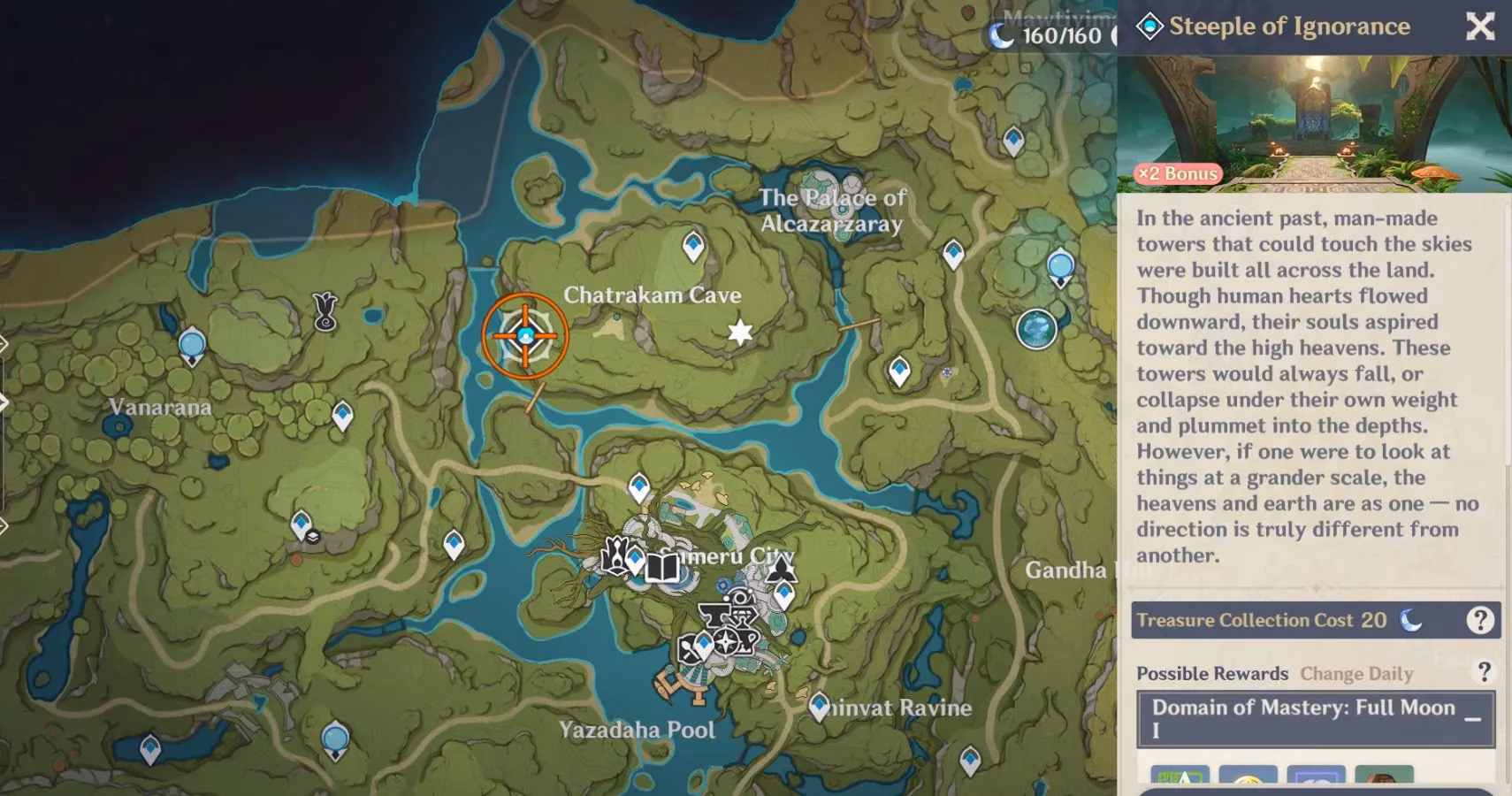The height and width of the screenshot is (796, 1512).
Task: Collapse the Domain of Mastery: Full Moon I row
Action: 1472,719
